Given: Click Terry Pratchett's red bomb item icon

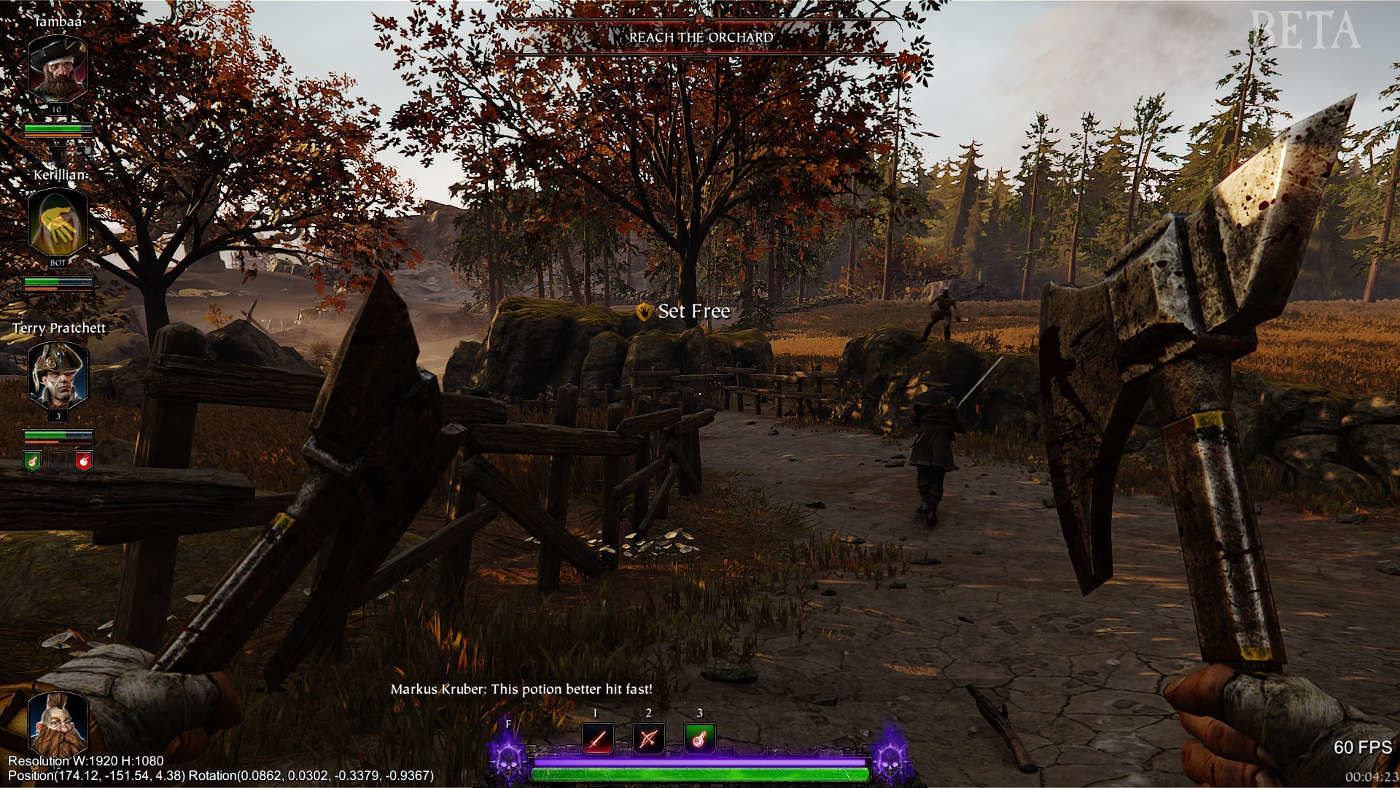Looking at the screenshot, I should tap(84, 460).
